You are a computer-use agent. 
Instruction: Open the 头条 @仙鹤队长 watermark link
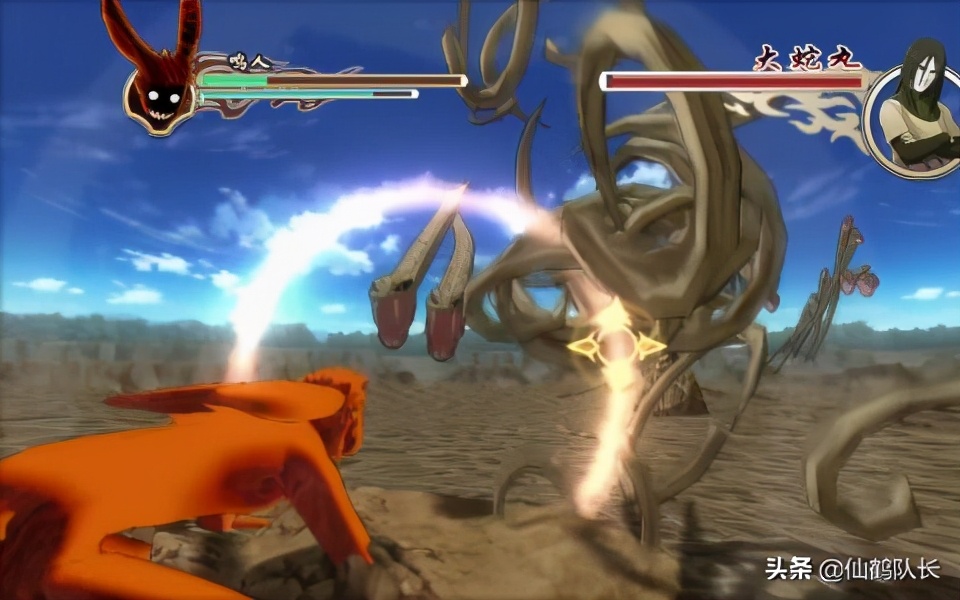[x=852, y=570]
